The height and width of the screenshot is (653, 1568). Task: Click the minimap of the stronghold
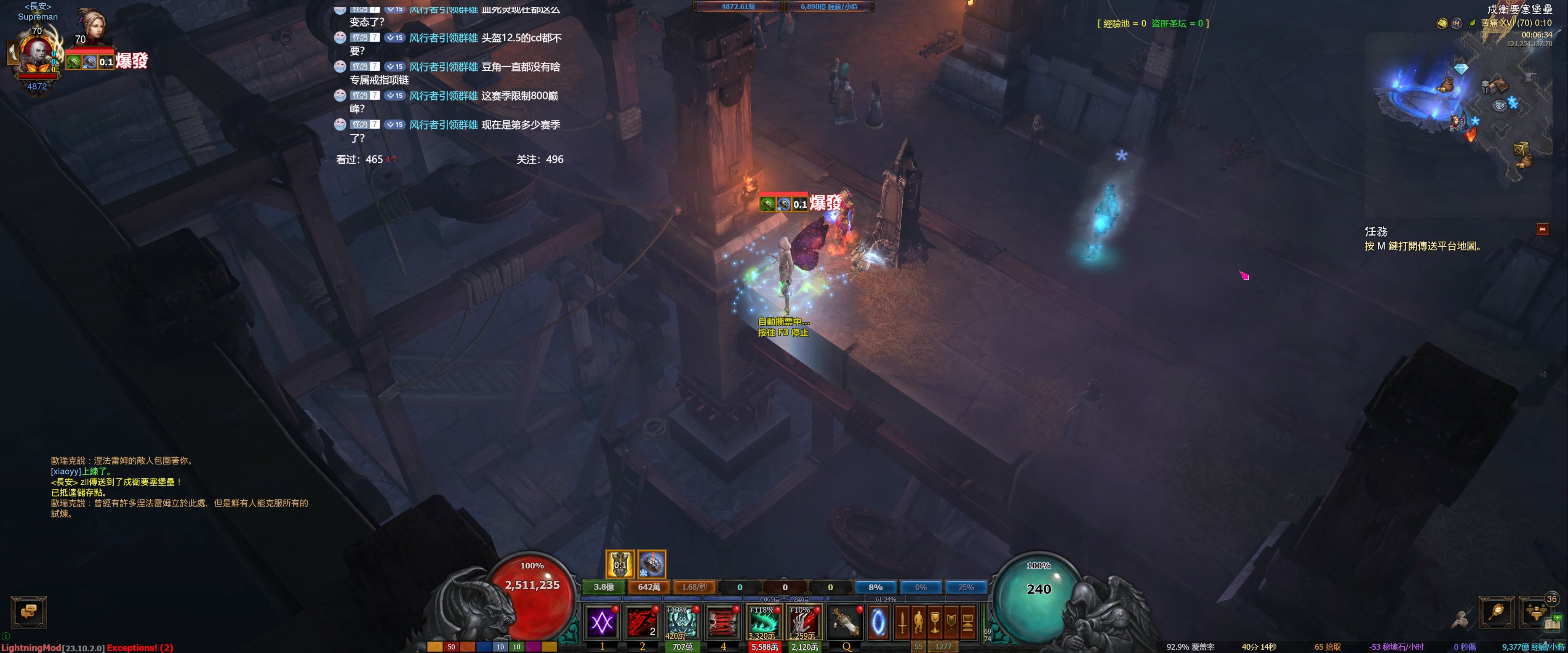pyautogui.click(x=1461, y=104)
